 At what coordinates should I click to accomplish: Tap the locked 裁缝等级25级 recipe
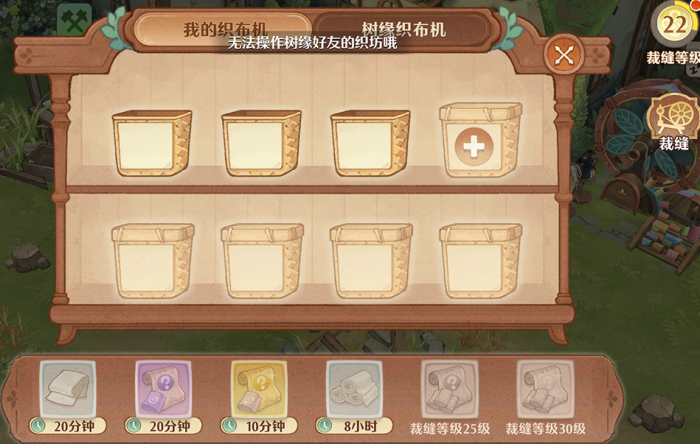[x=449, y=387]
